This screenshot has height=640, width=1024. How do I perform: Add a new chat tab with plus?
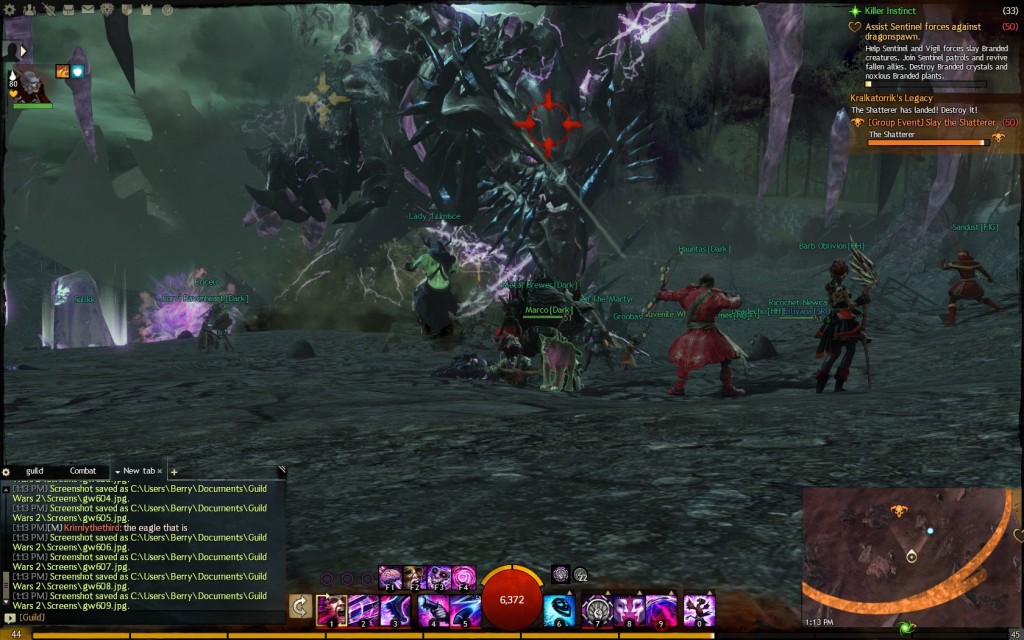point(174,471)
